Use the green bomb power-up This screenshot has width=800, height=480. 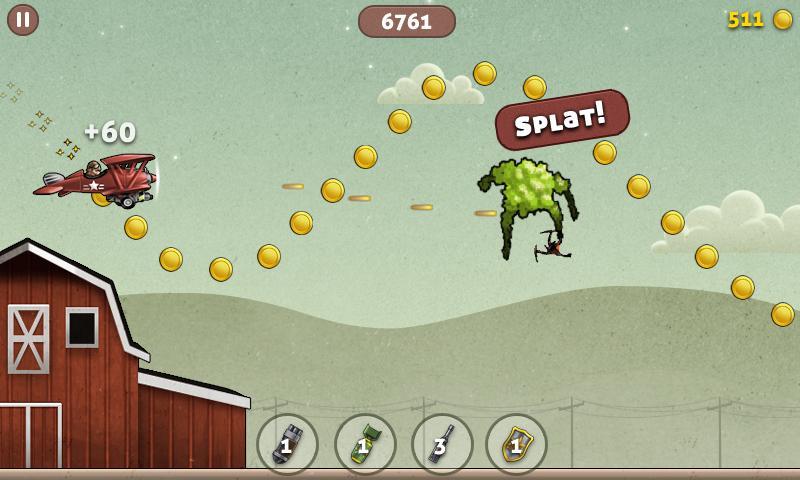[x=365, y=444]
